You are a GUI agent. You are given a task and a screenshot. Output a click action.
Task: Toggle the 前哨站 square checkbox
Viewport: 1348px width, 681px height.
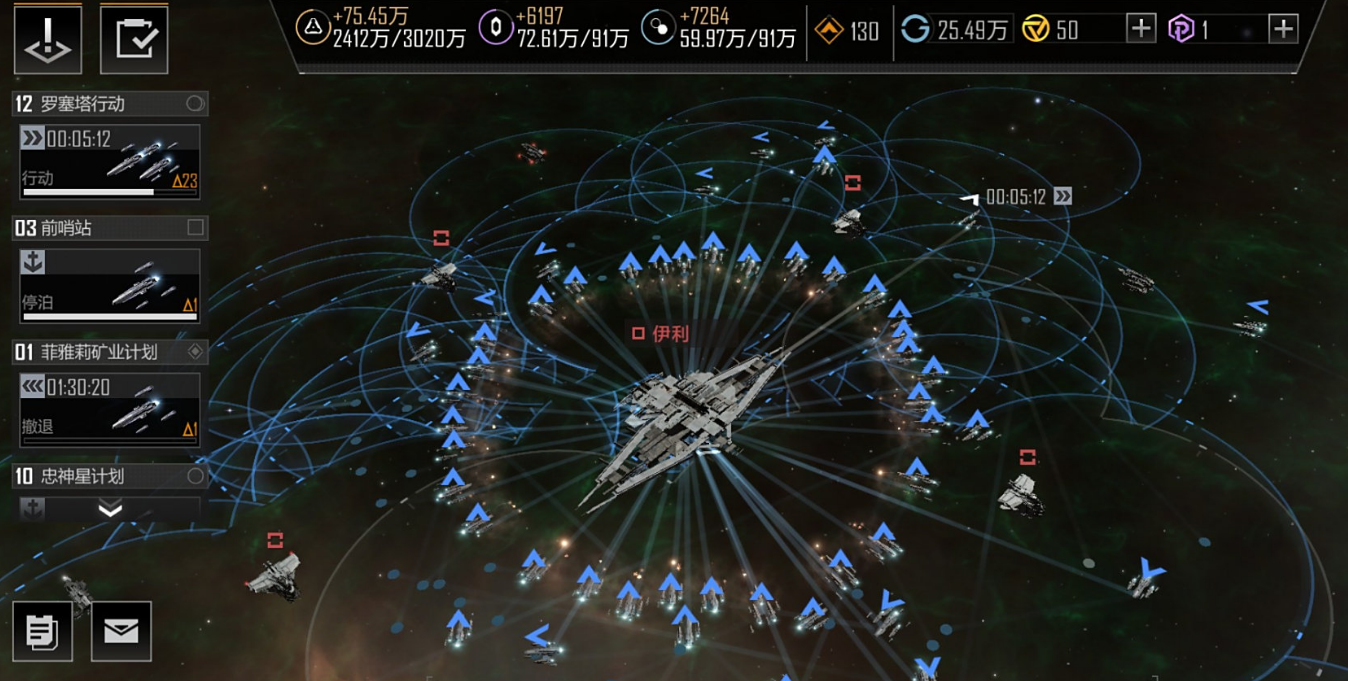[195, 228]
